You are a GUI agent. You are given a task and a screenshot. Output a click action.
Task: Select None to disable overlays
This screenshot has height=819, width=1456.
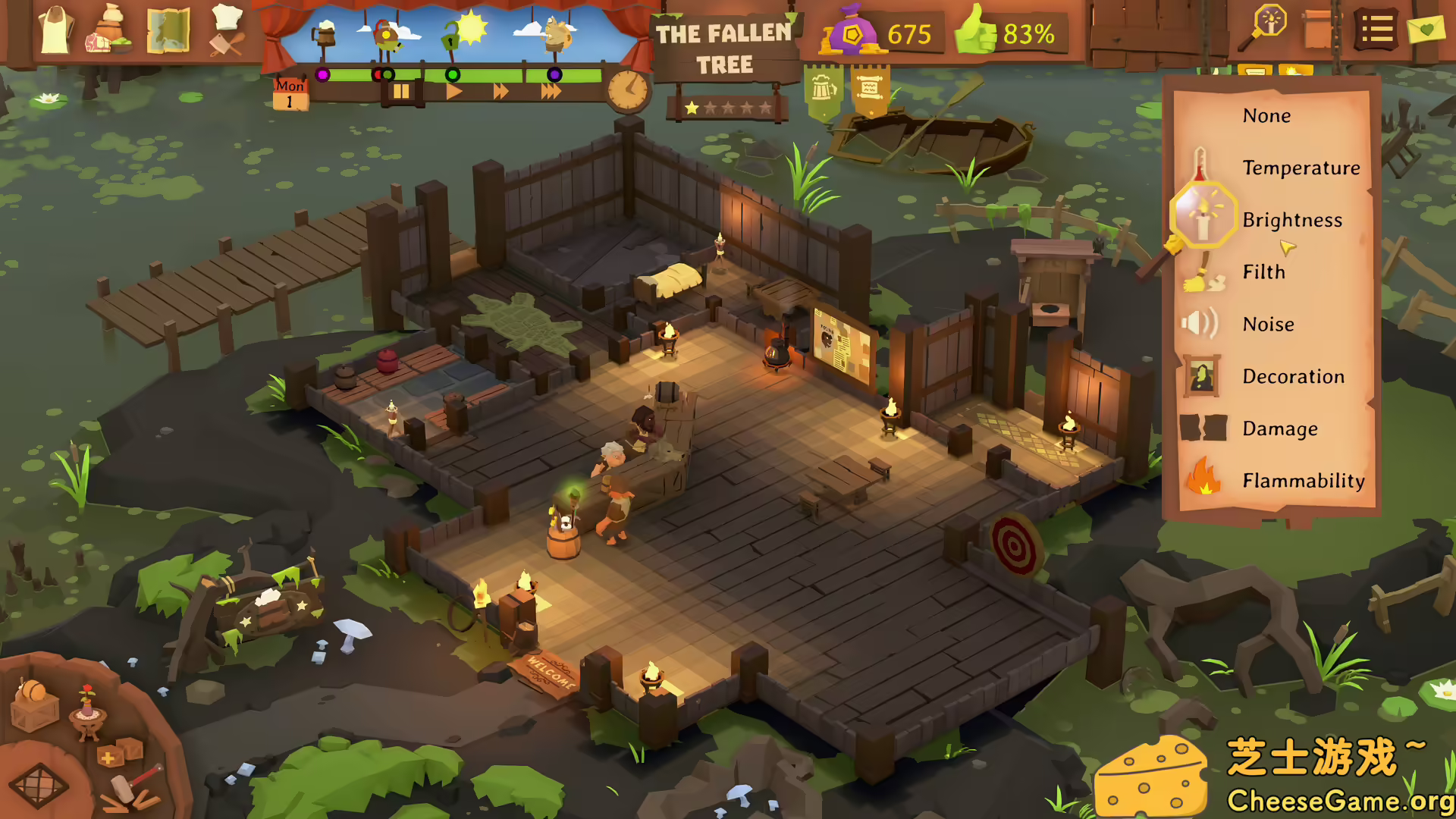[1266, 115]
